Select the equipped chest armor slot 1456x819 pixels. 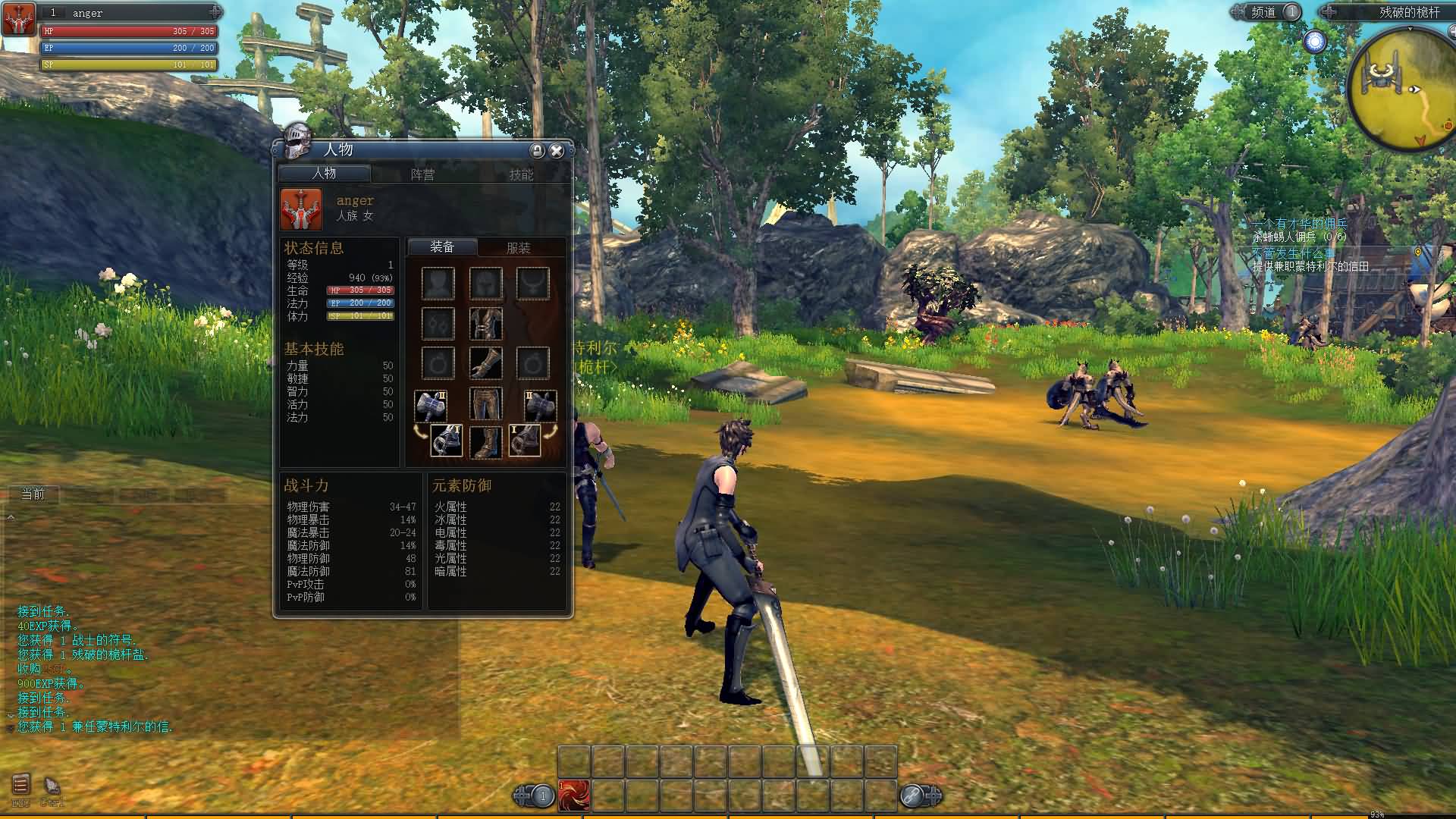point(485,324)
